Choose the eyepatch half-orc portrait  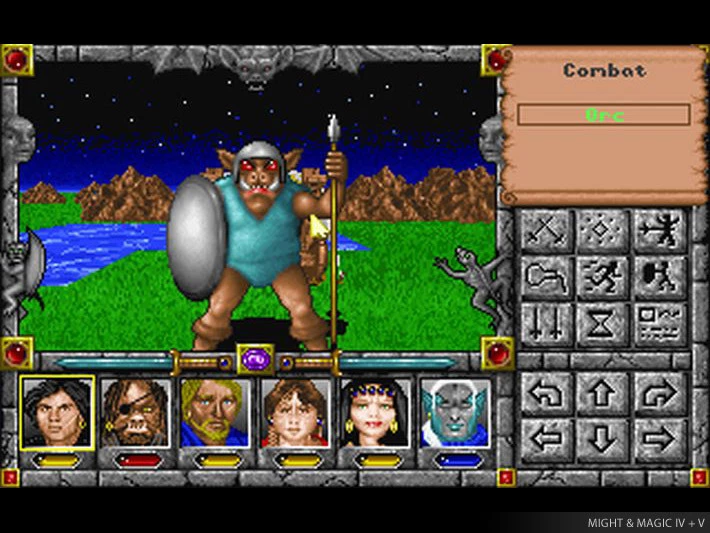click(x=137, y=412)
